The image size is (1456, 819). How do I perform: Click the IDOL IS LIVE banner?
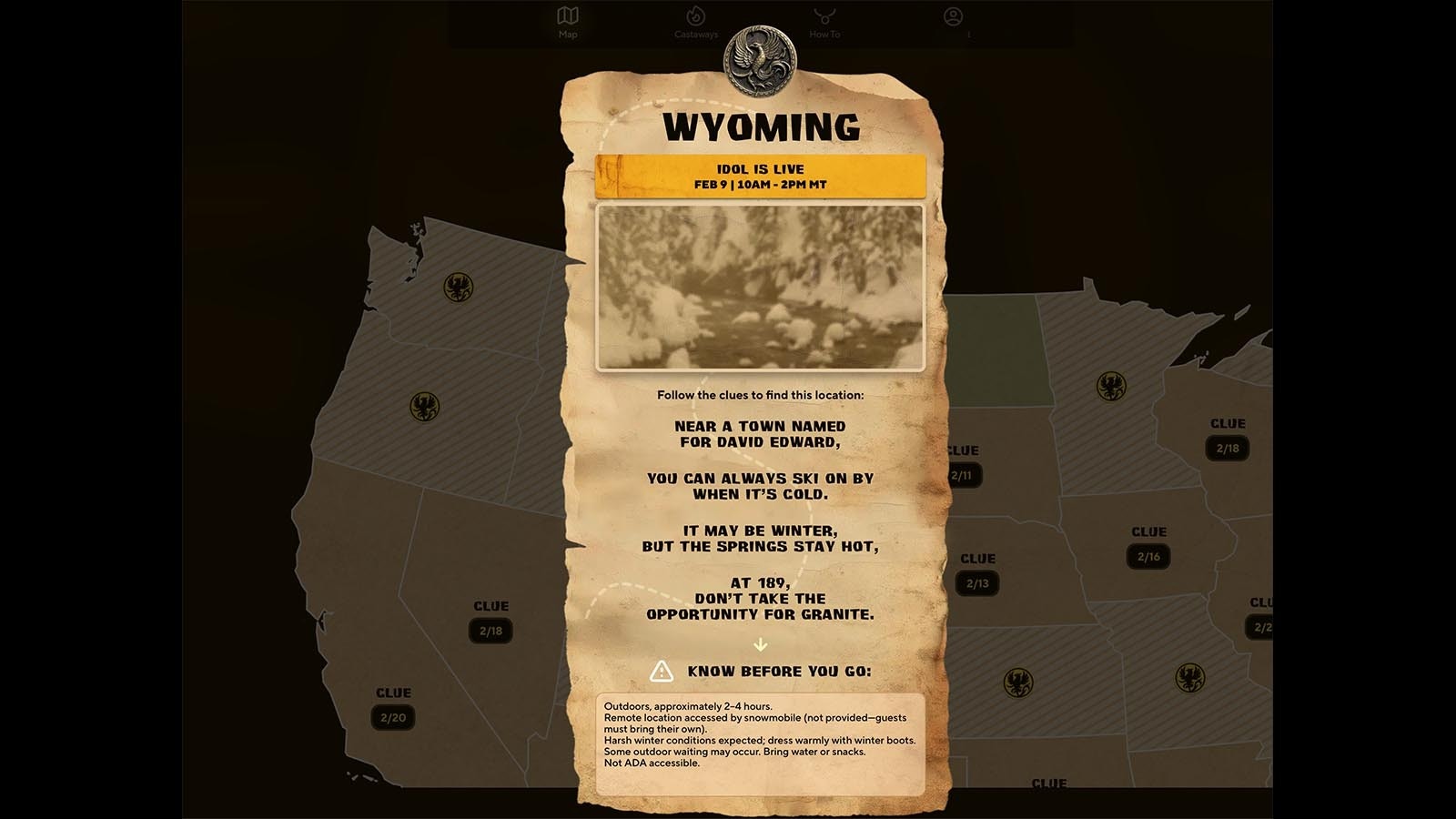[761, 177]
